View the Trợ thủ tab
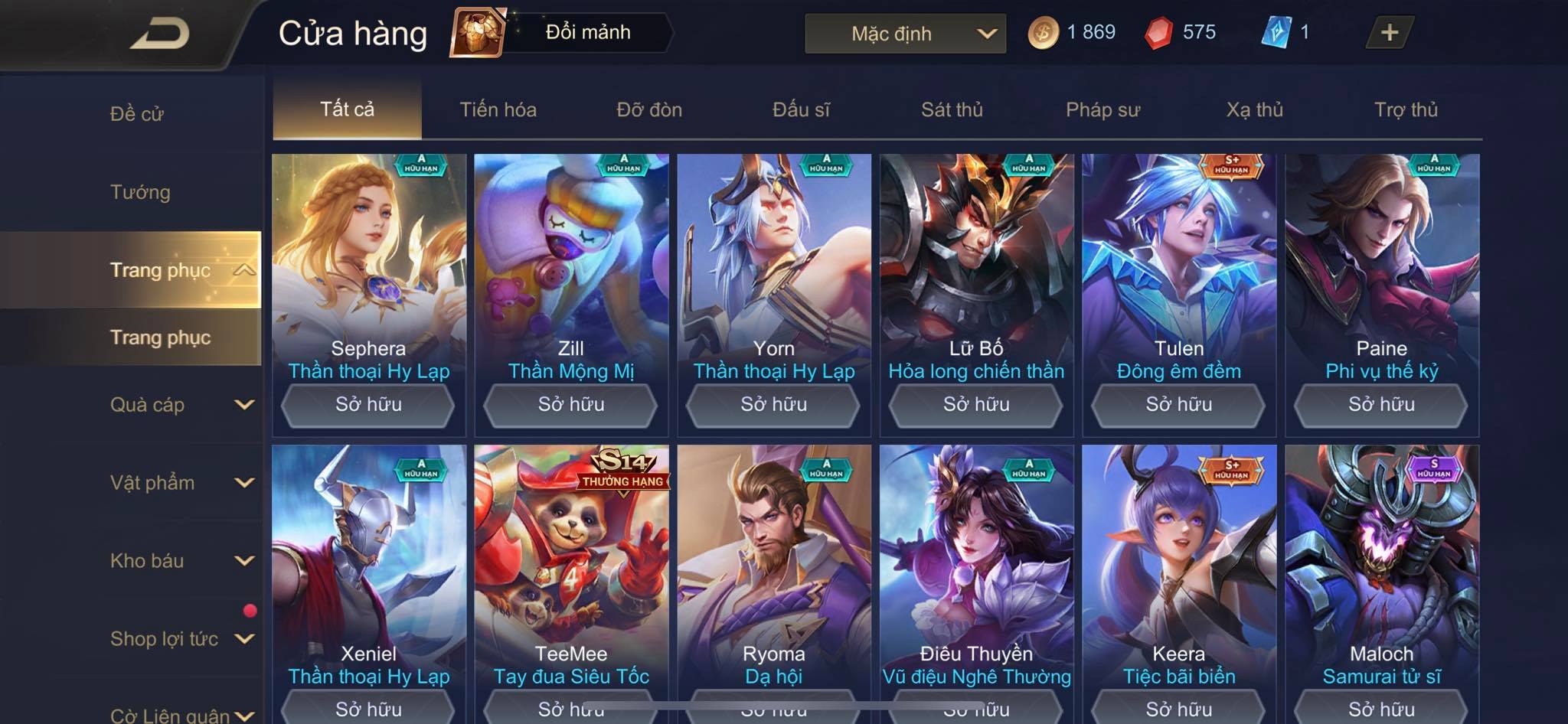The height and width of the screenshot is (724, 1568). coord(1406,110)
